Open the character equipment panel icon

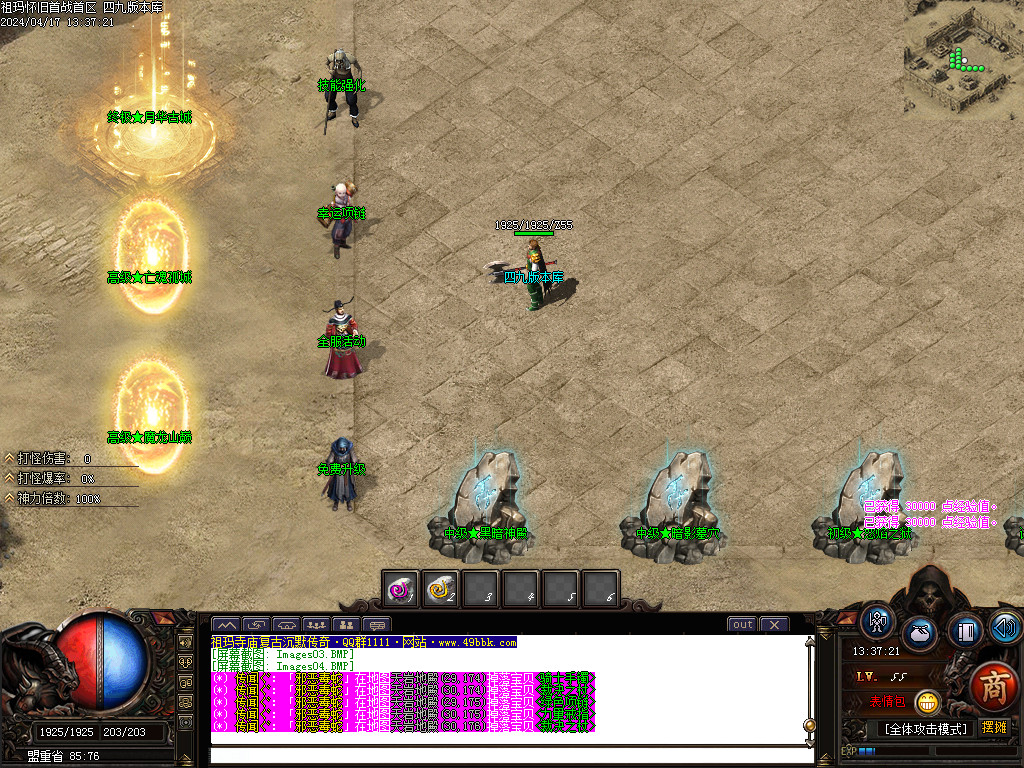point(878,623)
